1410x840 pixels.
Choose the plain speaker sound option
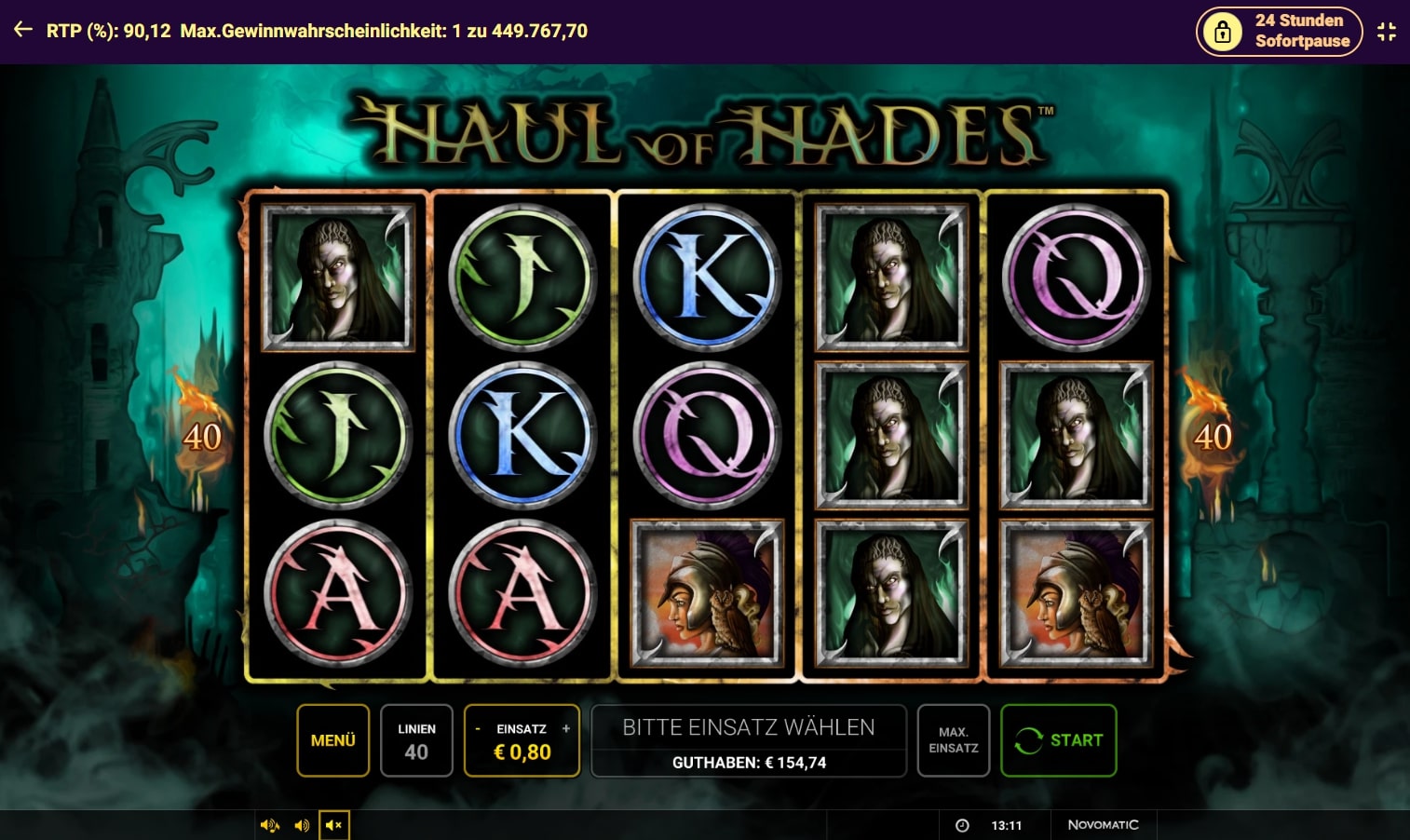[x=302, y=825]
